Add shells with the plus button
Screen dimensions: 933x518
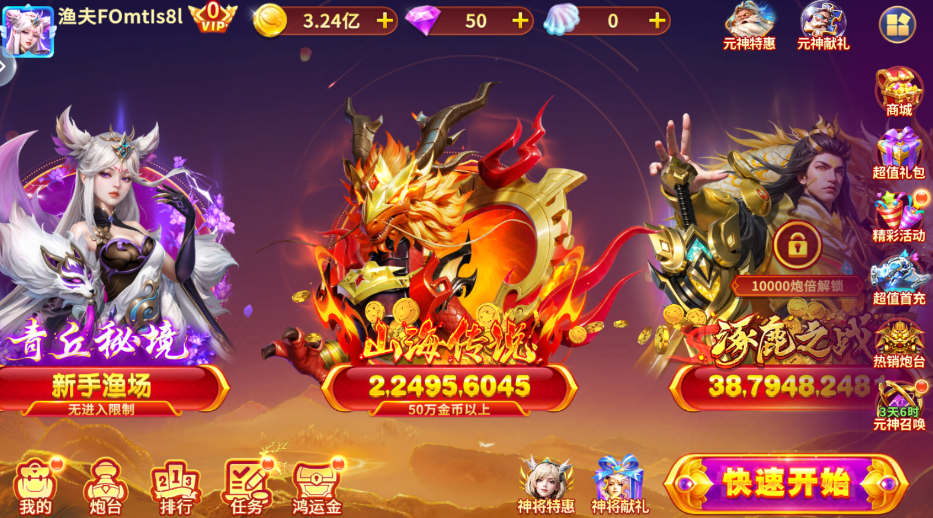click(x=656, y=20)
